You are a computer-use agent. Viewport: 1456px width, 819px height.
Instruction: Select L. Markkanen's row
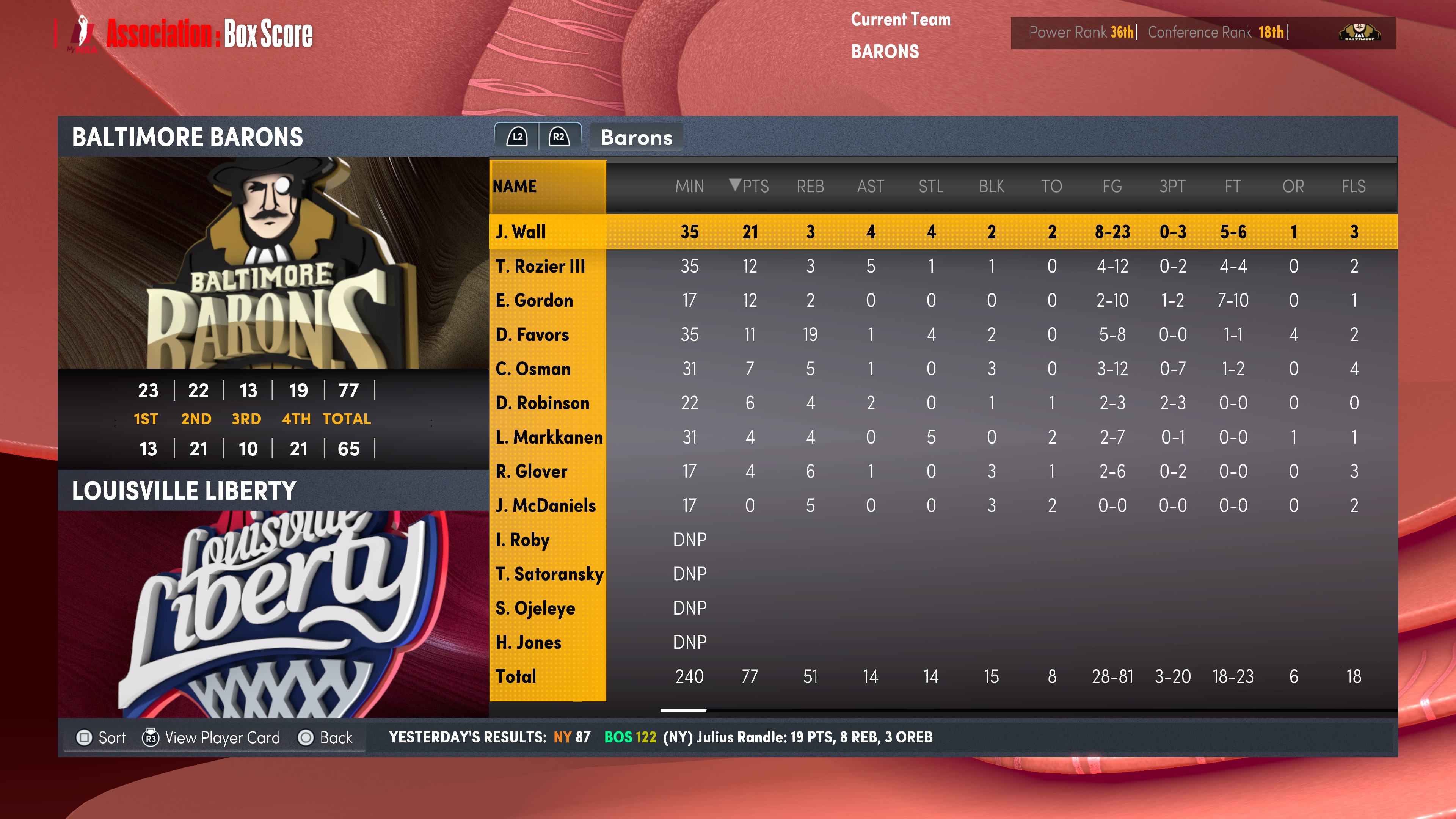548,437
